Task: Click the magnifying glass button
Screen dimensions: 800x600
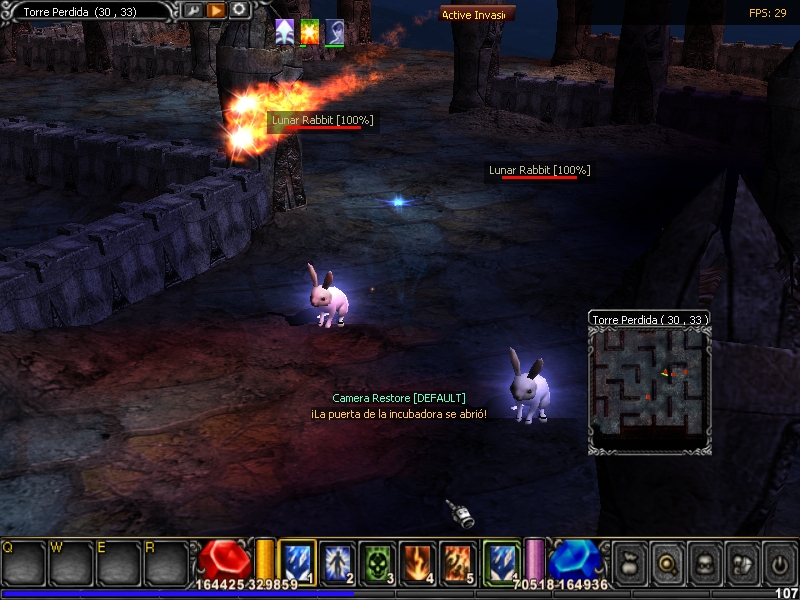Action: tap(666, 563)
